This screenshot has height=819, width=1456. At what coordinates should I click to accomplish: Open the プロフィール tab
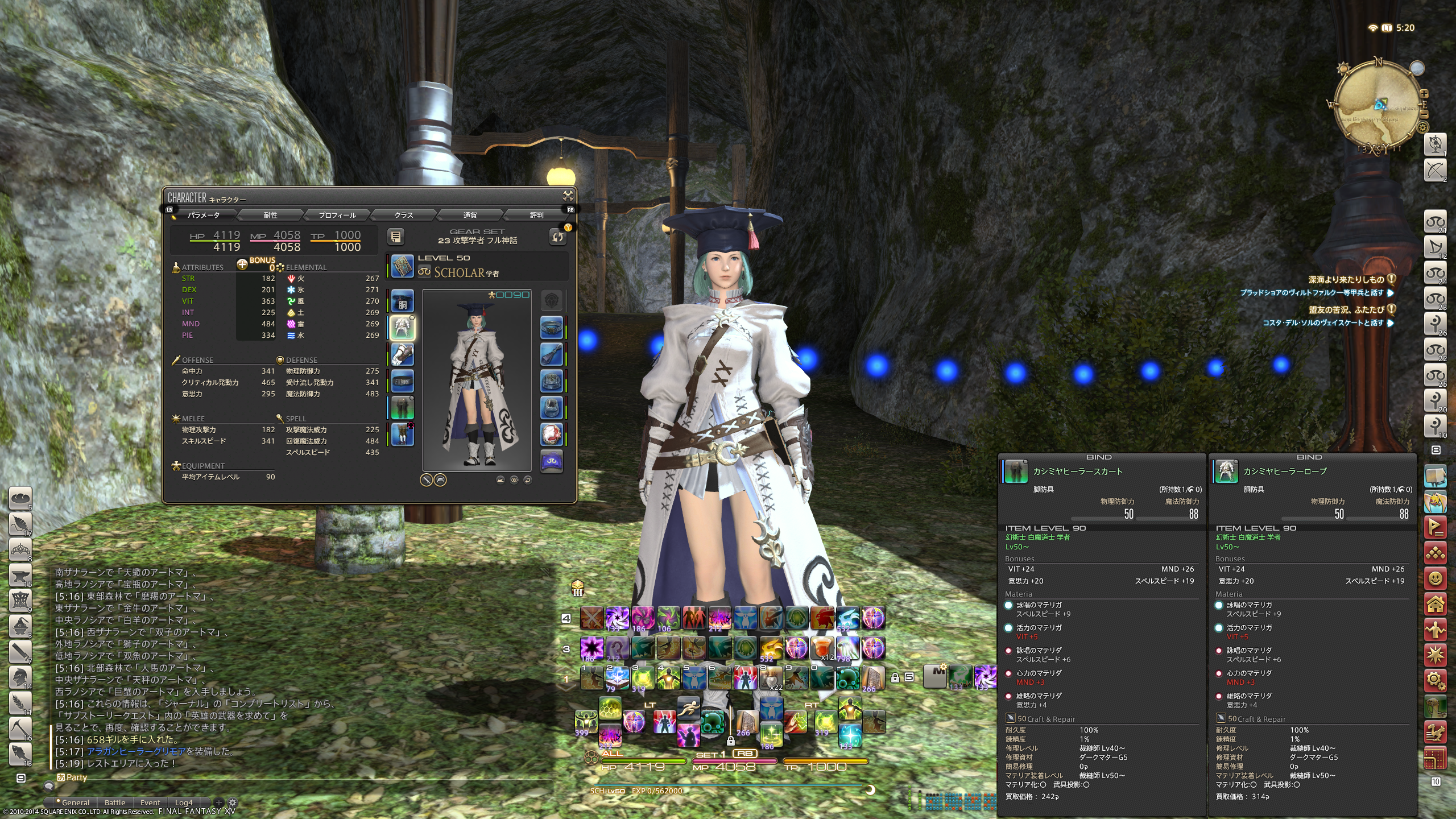337,215
